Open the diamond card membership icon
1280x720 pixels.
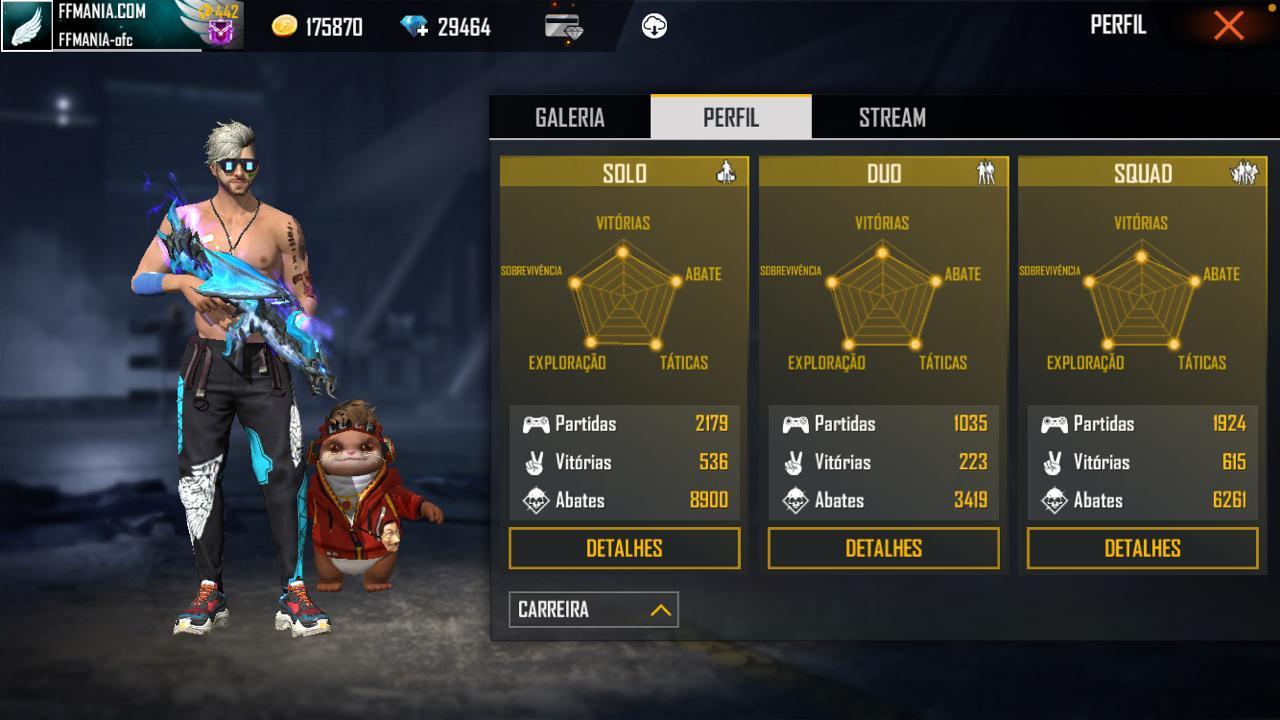point(564,27)
